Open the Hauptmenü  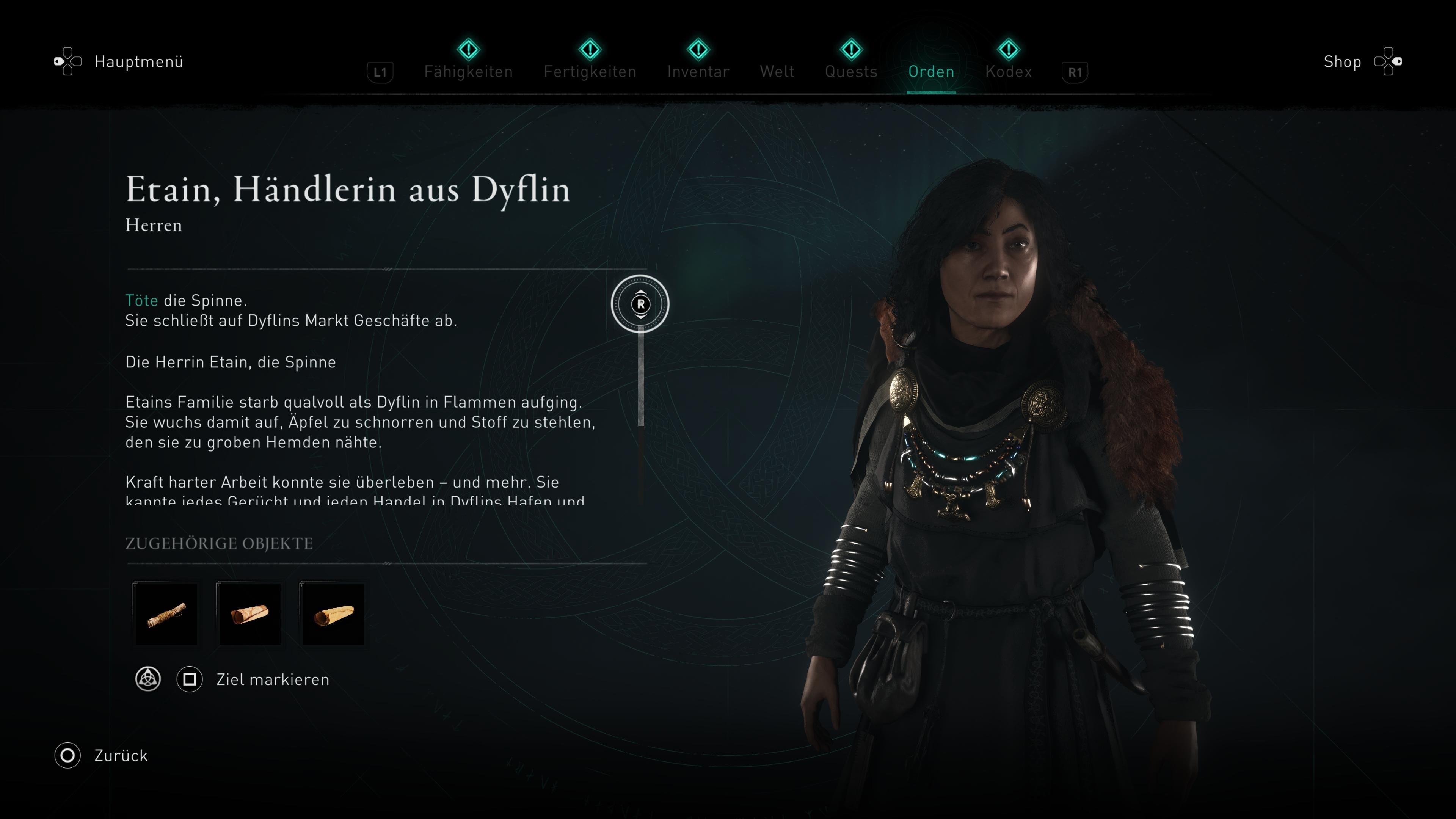pyautogui.click(x=138, y=61)
